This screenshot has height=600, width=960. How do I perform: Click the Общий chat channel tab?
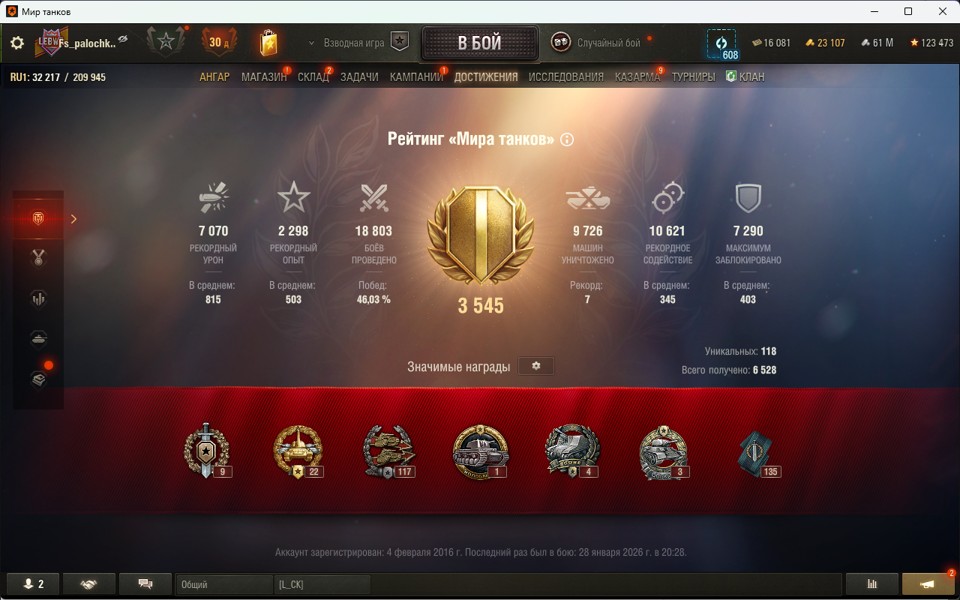tap(223, 584)
